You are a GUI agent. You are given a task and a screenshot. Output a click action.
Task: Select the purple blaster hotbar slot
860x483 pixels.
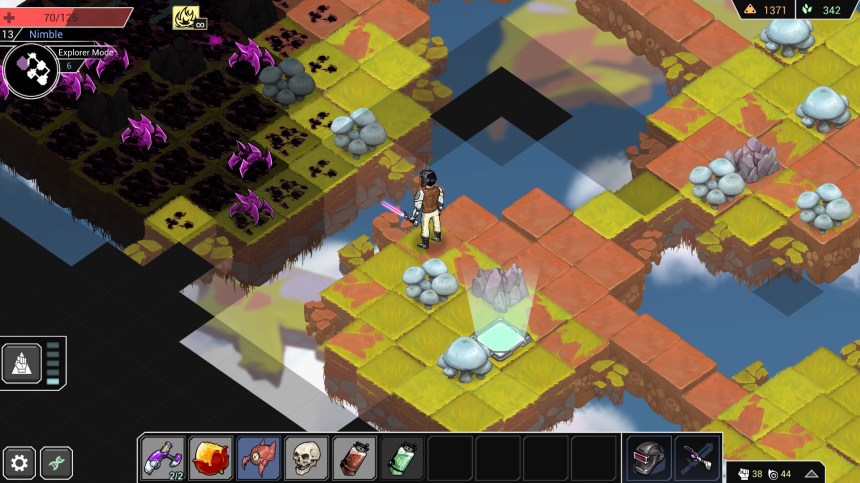click(162, 458)
